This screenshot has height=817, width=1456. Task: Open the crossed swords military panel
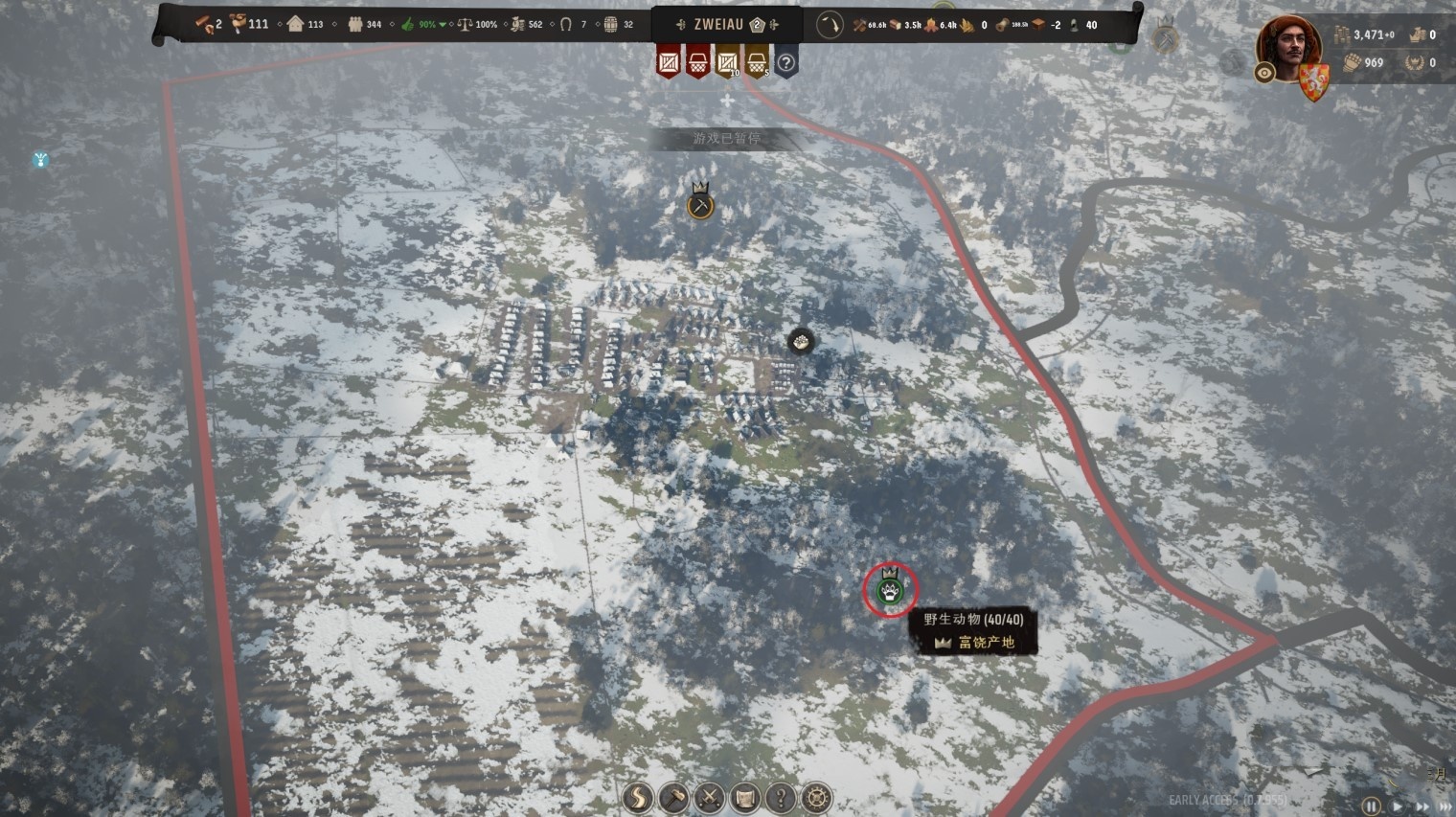[x=709, y=798]
